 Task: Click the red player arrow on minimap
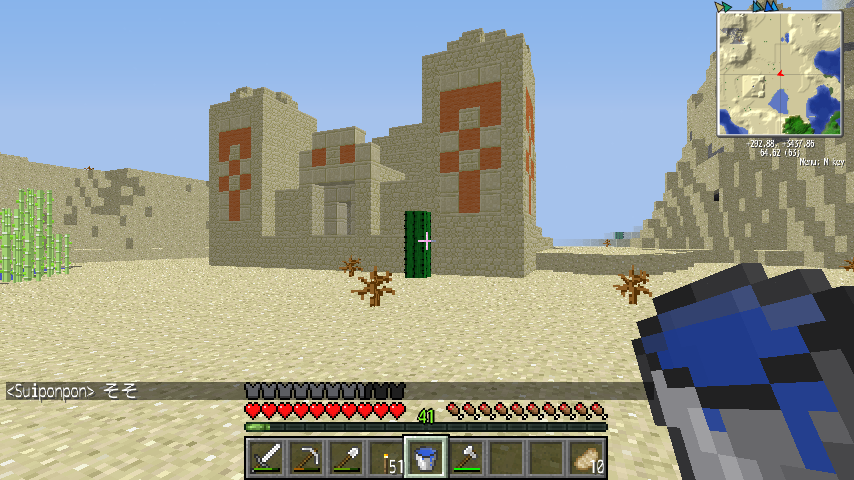779,73
